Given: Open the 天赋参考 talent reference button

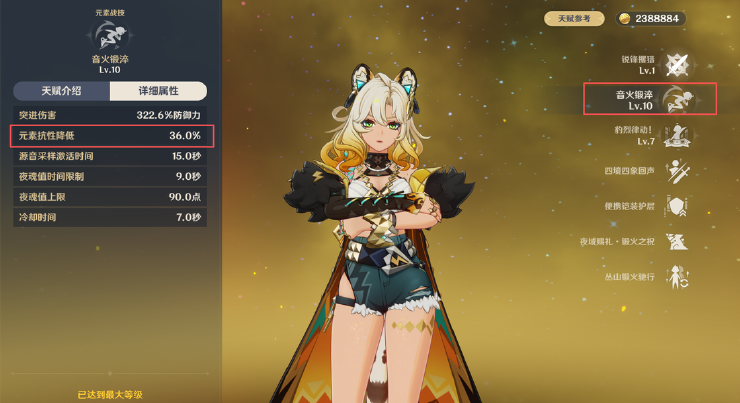Looking at the screenshot, I should (574, 18).
